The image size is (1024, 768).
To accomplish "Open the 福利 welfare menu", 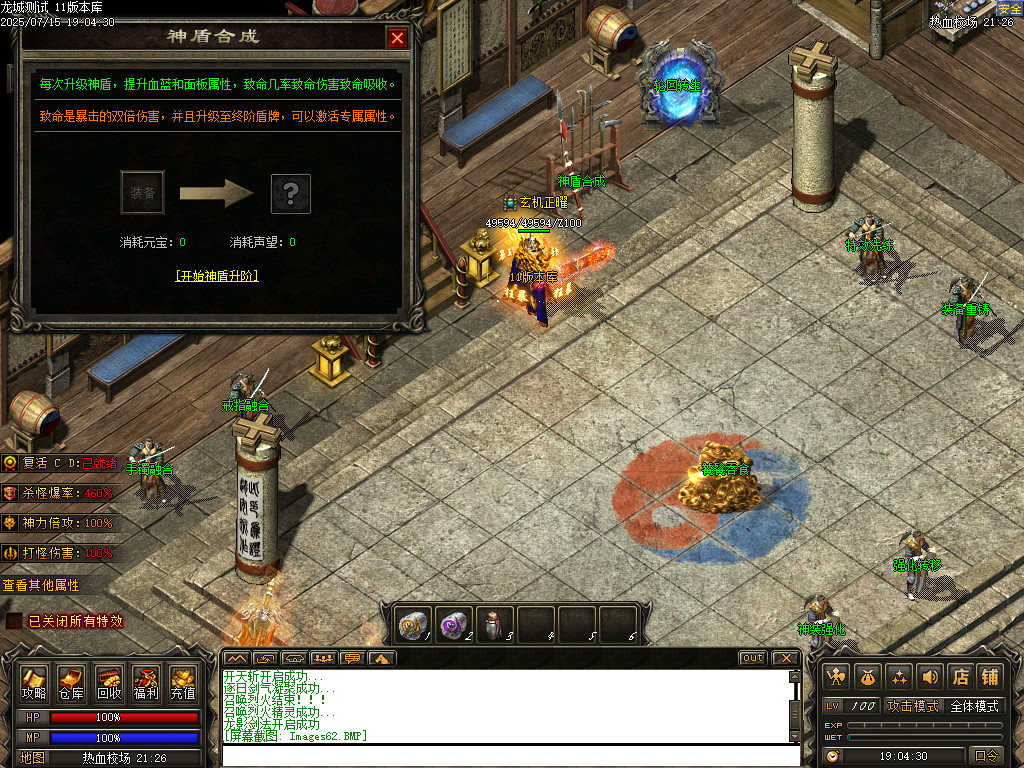I will click(146, 682).
